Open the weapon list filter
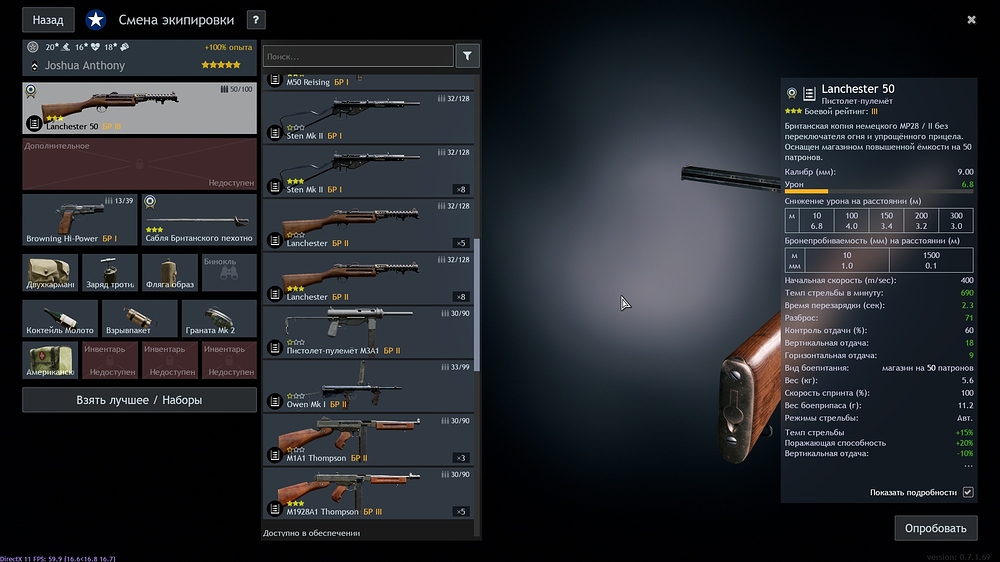This screenshot has width=1000, height=562. 467,57
